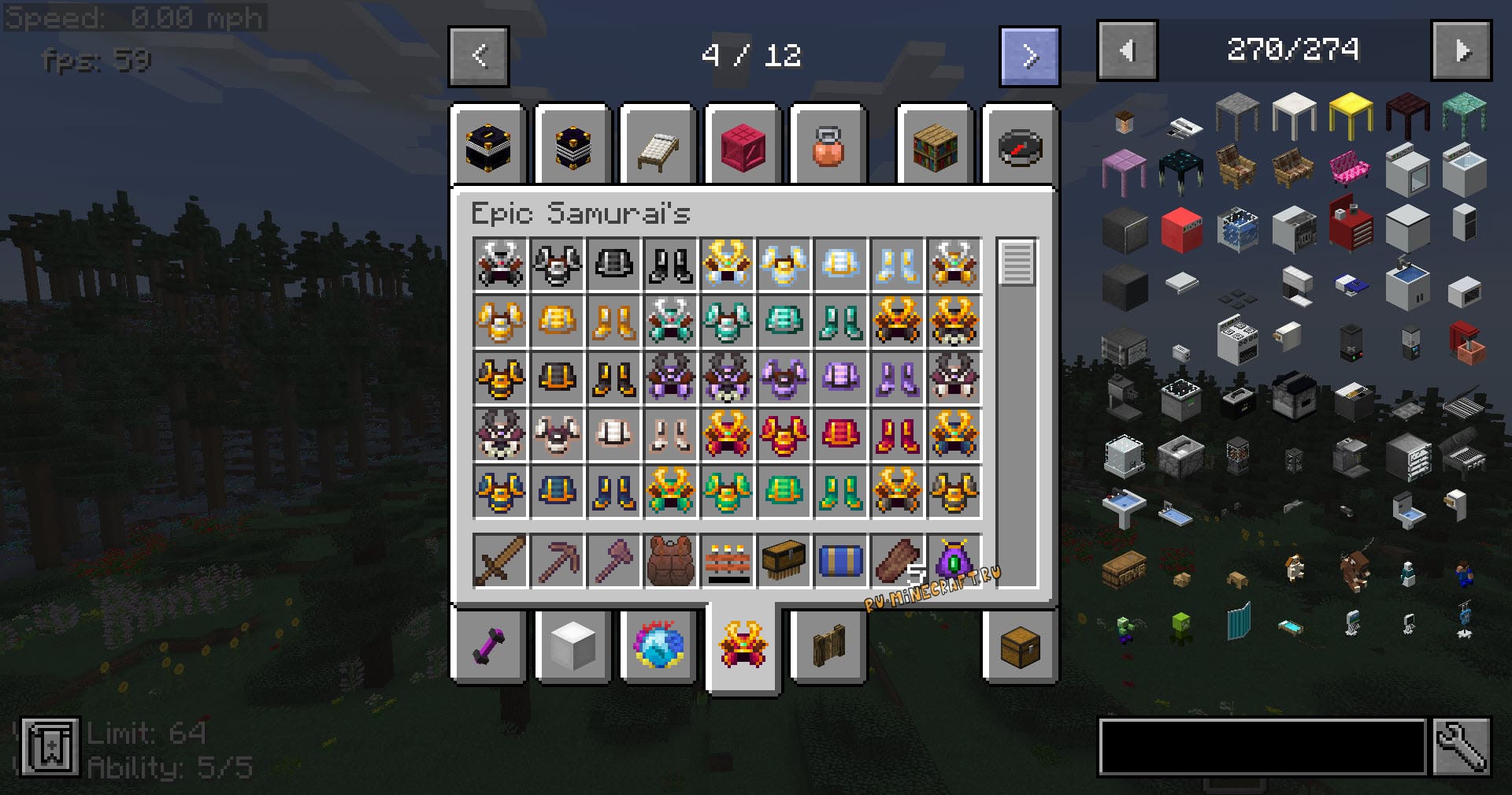The height and width of the screenshot is (795, 1512).
Task: Open the next JEI item page
Action: [1461, 51]
